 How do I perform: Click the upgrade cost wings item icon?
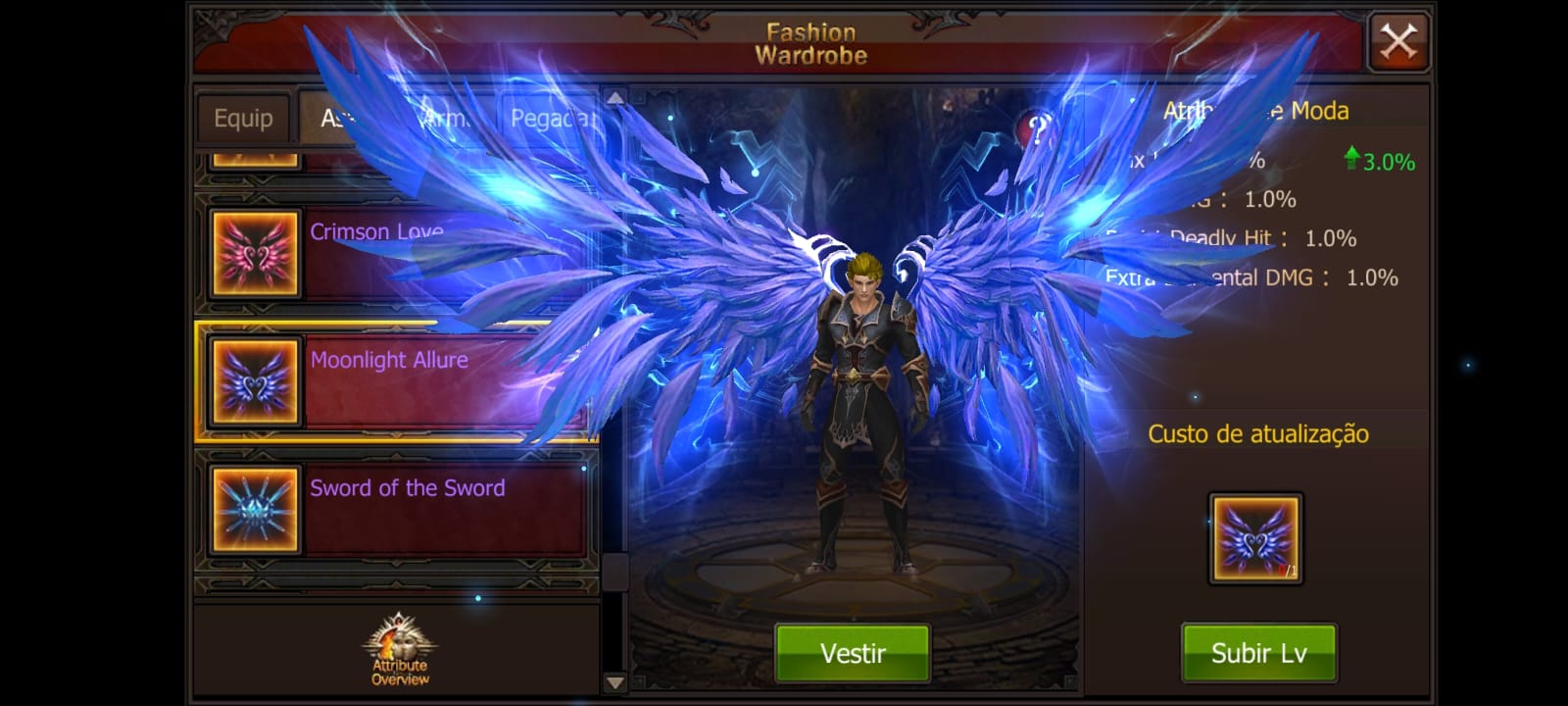[1255, 535]
